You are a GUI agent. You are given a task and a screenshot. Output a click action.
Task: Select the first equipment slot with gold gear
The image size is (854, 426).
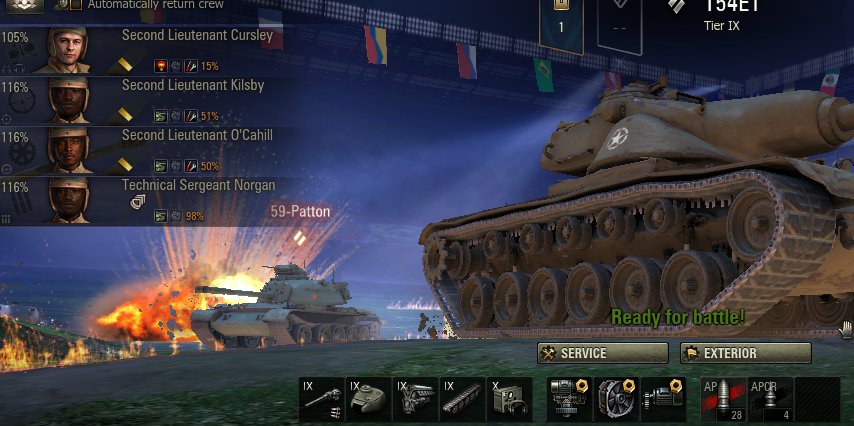point(569,398)
